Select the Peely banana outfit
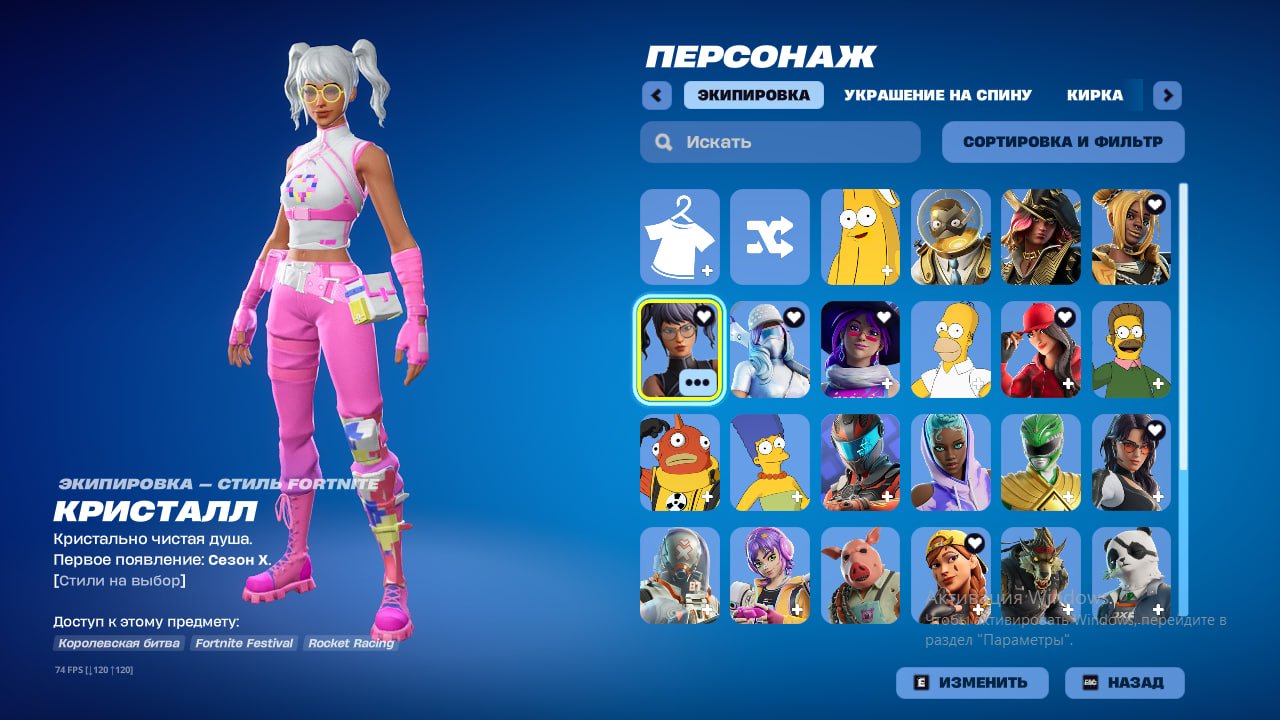This screenshot has height=720, width=1280. (859, 237)
